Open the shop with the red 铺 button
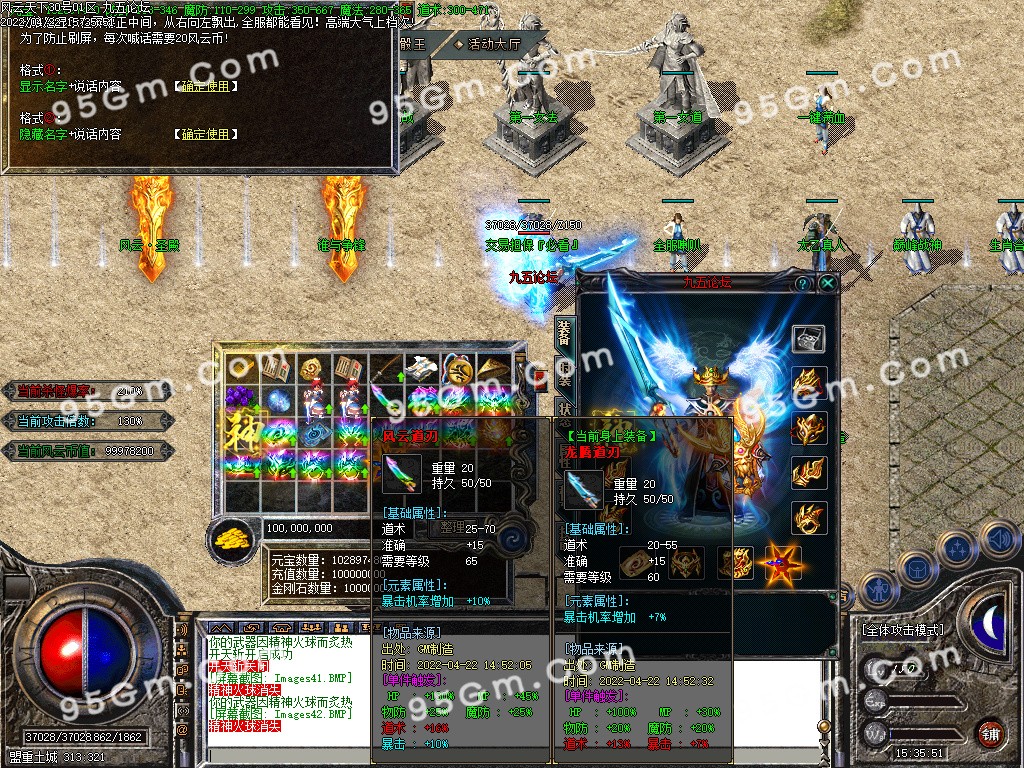The height and width of the screenshot is (768, 1024). point(991,733)
